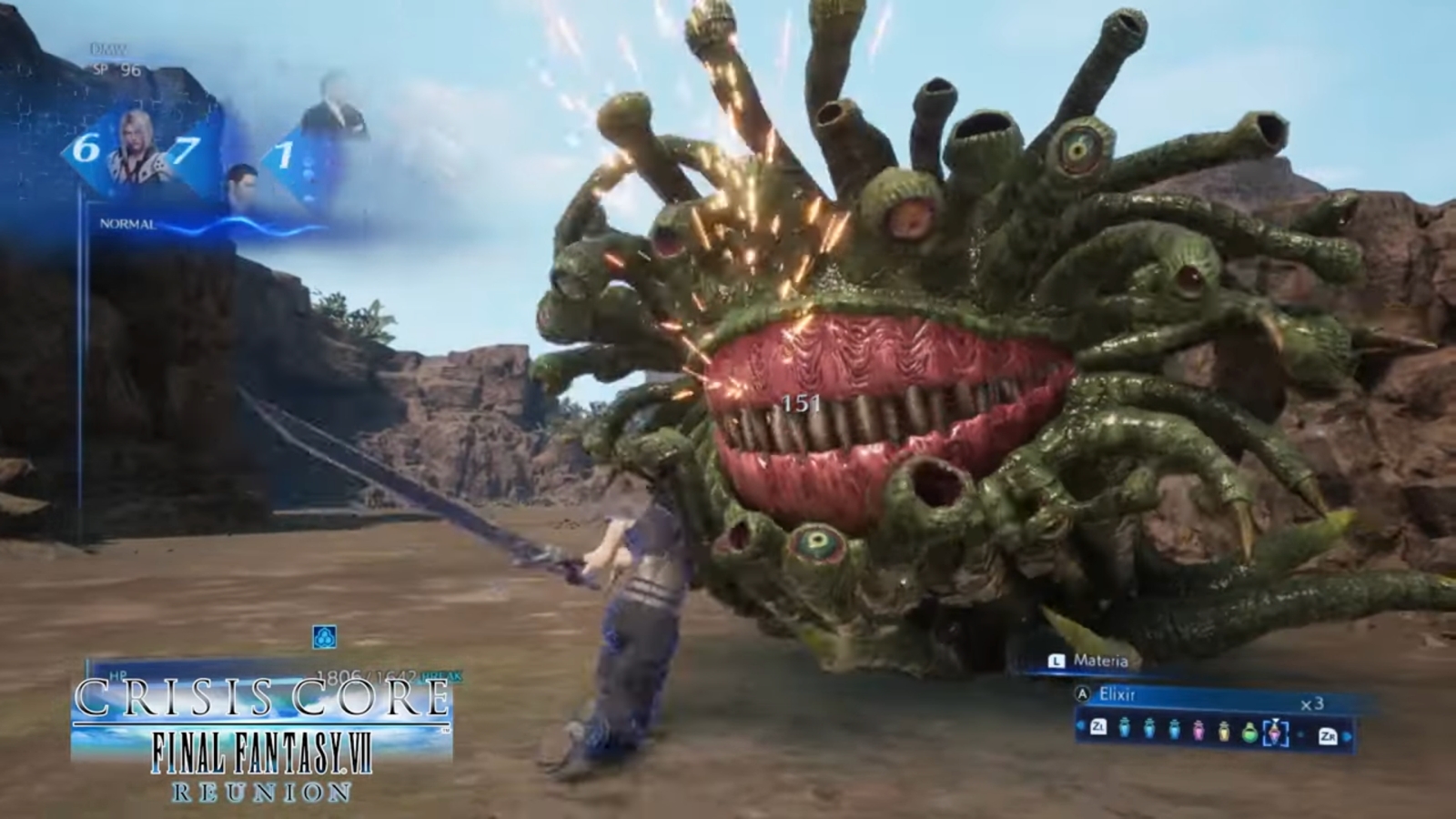Cycle item bar with right blue arrow
This screenshot has height=819, width=1456.
[1348, 734]
